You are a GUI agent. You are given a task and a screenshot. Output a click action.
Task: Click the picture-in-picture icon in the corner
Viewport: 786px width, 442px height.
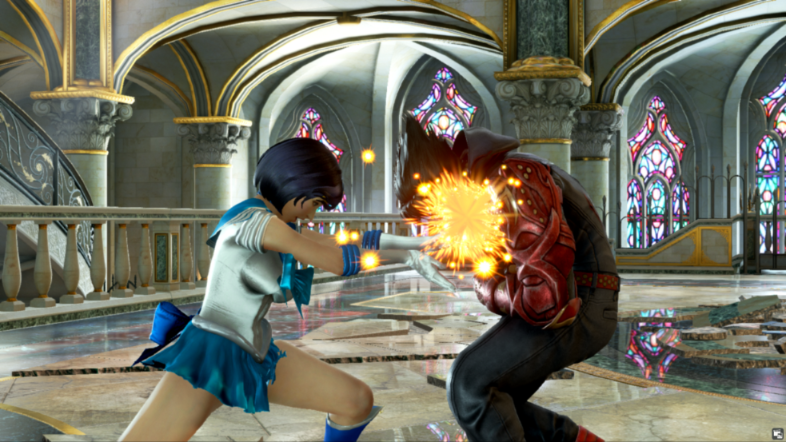(x=777, y=433)
